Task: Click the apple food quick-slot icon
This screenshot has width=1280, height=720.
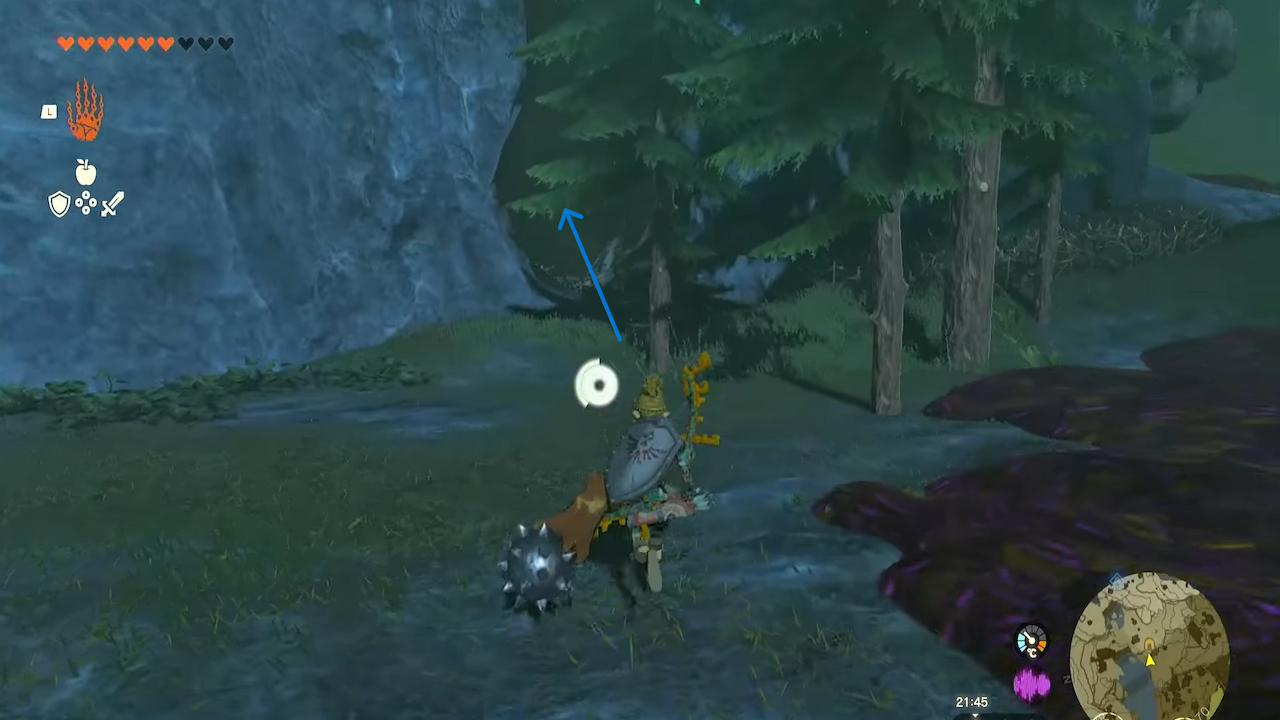Action: [x=84, y=171]
